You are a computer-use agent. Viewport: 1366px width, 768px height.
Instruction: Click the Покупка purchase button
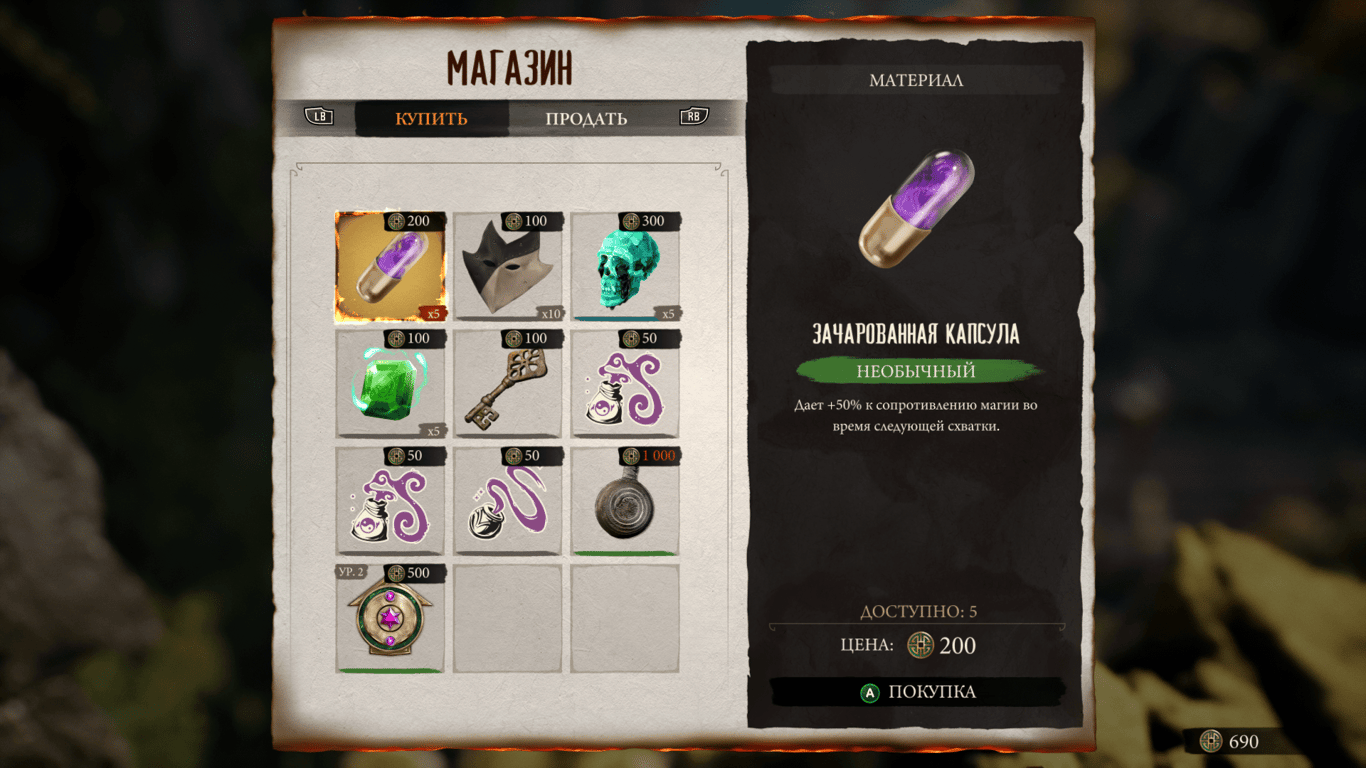(918, 692)
